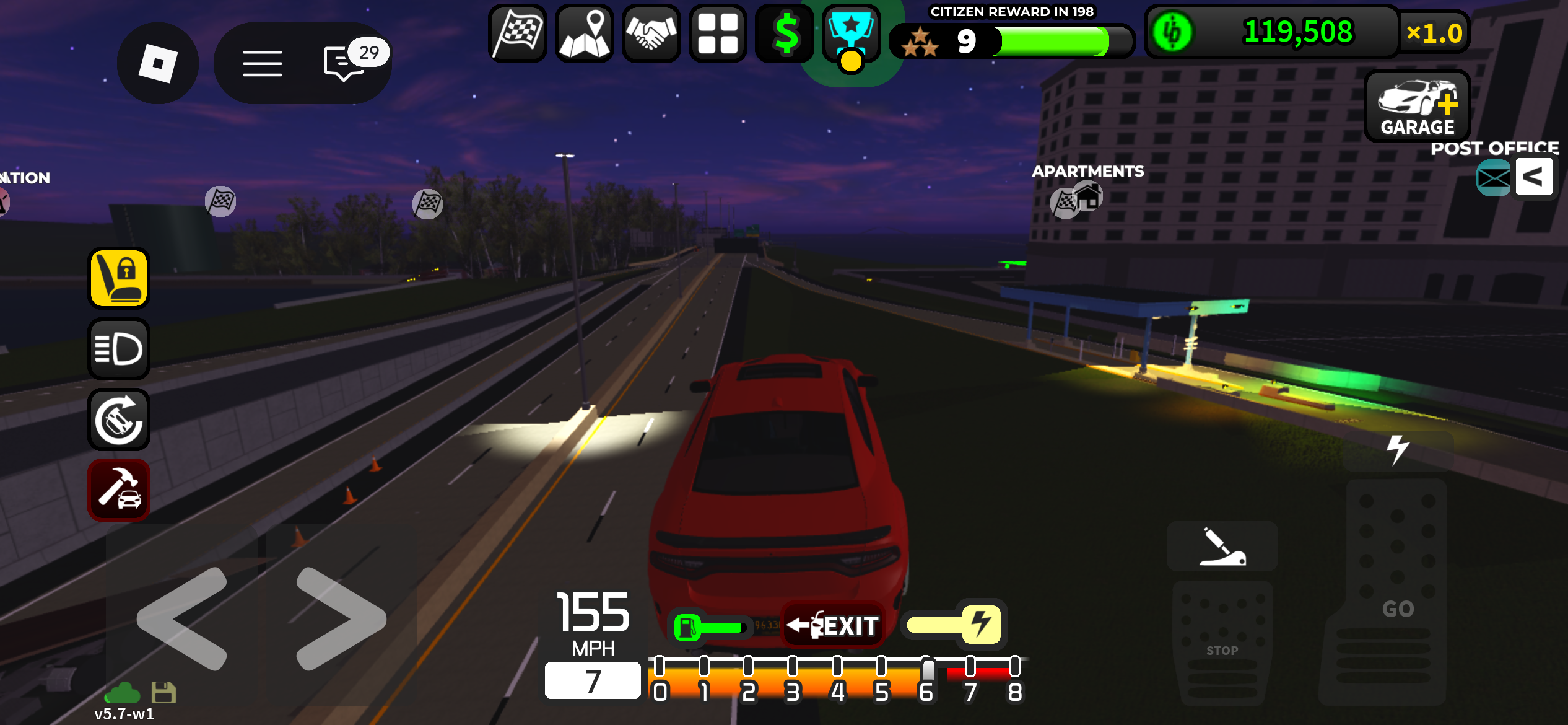
Task: Show the map with location pin
Action: tap(585, 33)
